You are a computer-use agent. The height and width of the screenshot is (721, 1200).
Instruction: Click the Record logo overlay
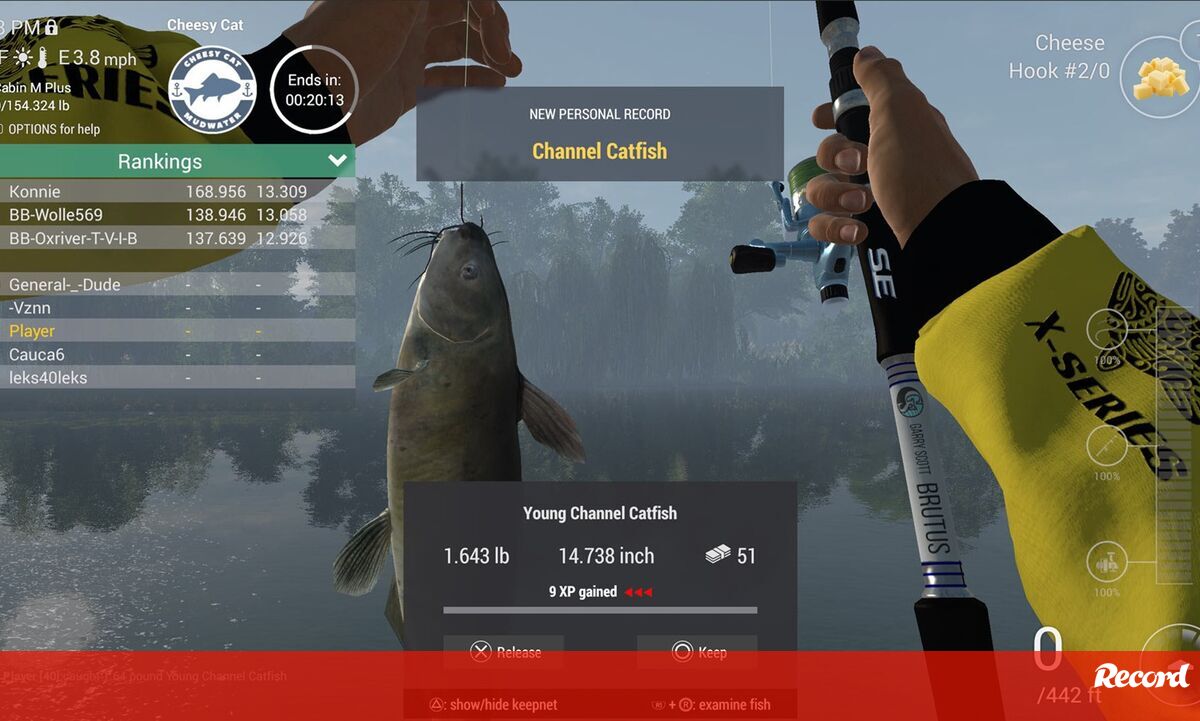pos(1141,676)
